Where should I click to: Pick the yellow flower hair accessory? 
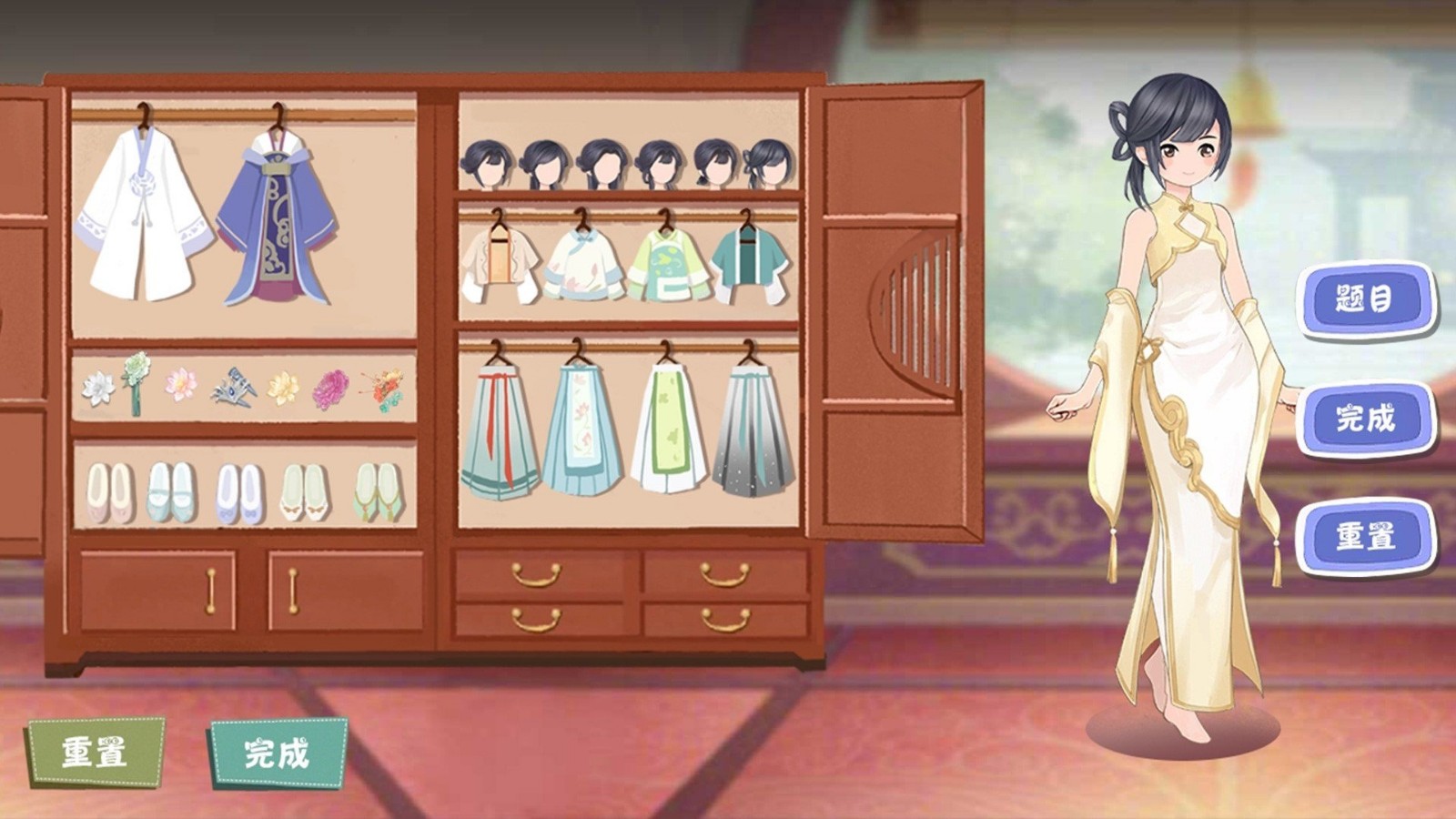click(x=283, y=389)
